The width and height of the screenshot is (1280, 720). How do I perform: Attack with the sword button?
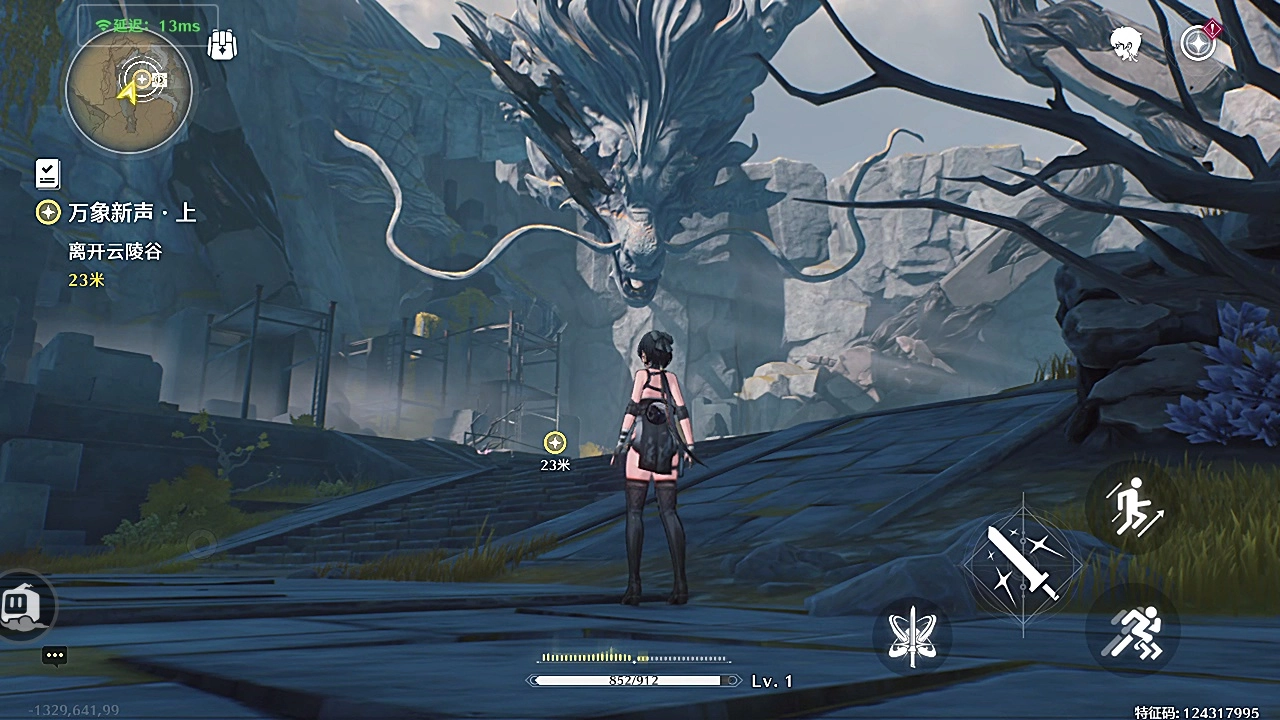tap(1022, 565)
